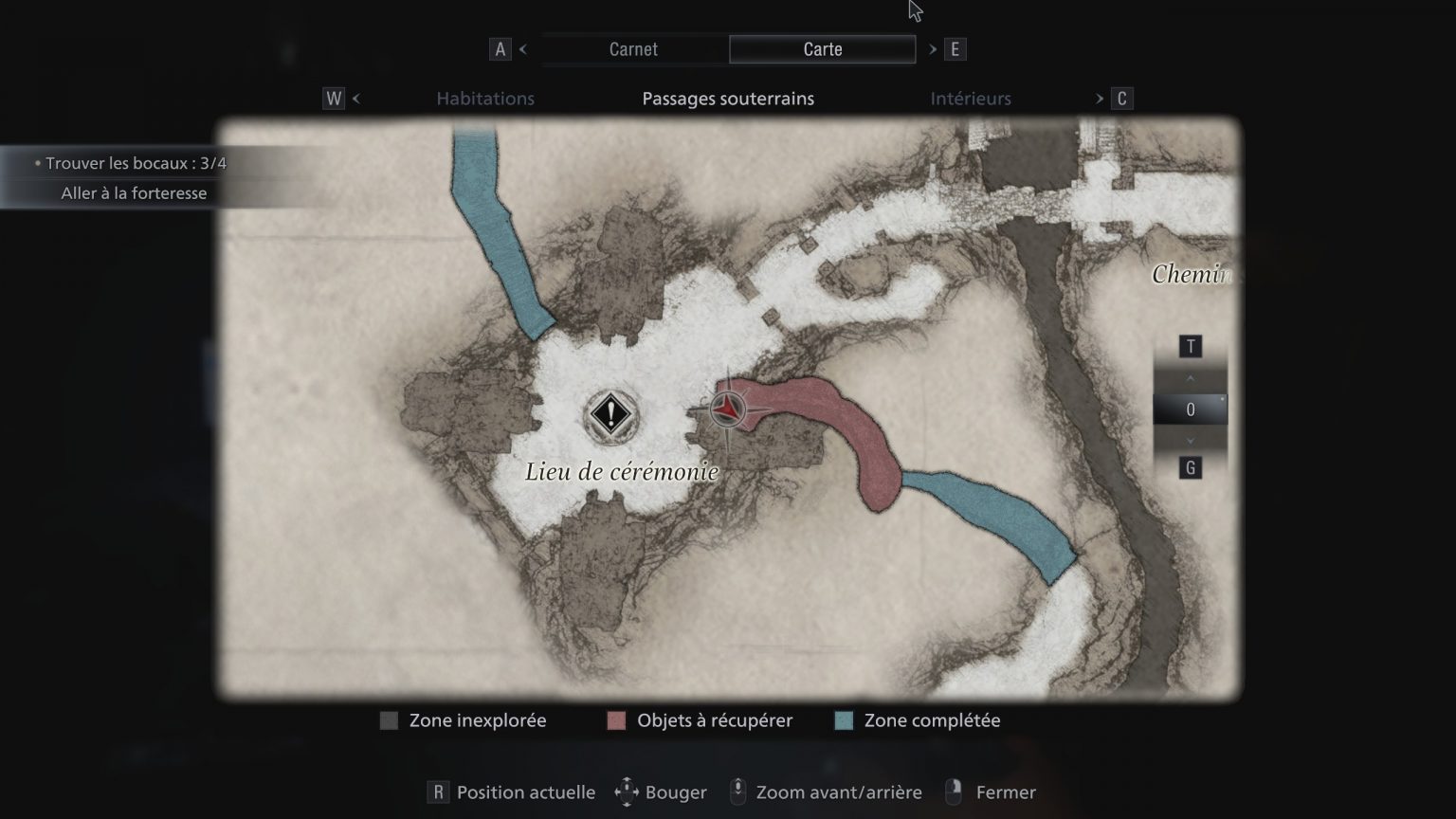This screenshot has width=1456, height=819.
Task: Click the d-pad icon next to Bouger
Action: click(626, 792)
